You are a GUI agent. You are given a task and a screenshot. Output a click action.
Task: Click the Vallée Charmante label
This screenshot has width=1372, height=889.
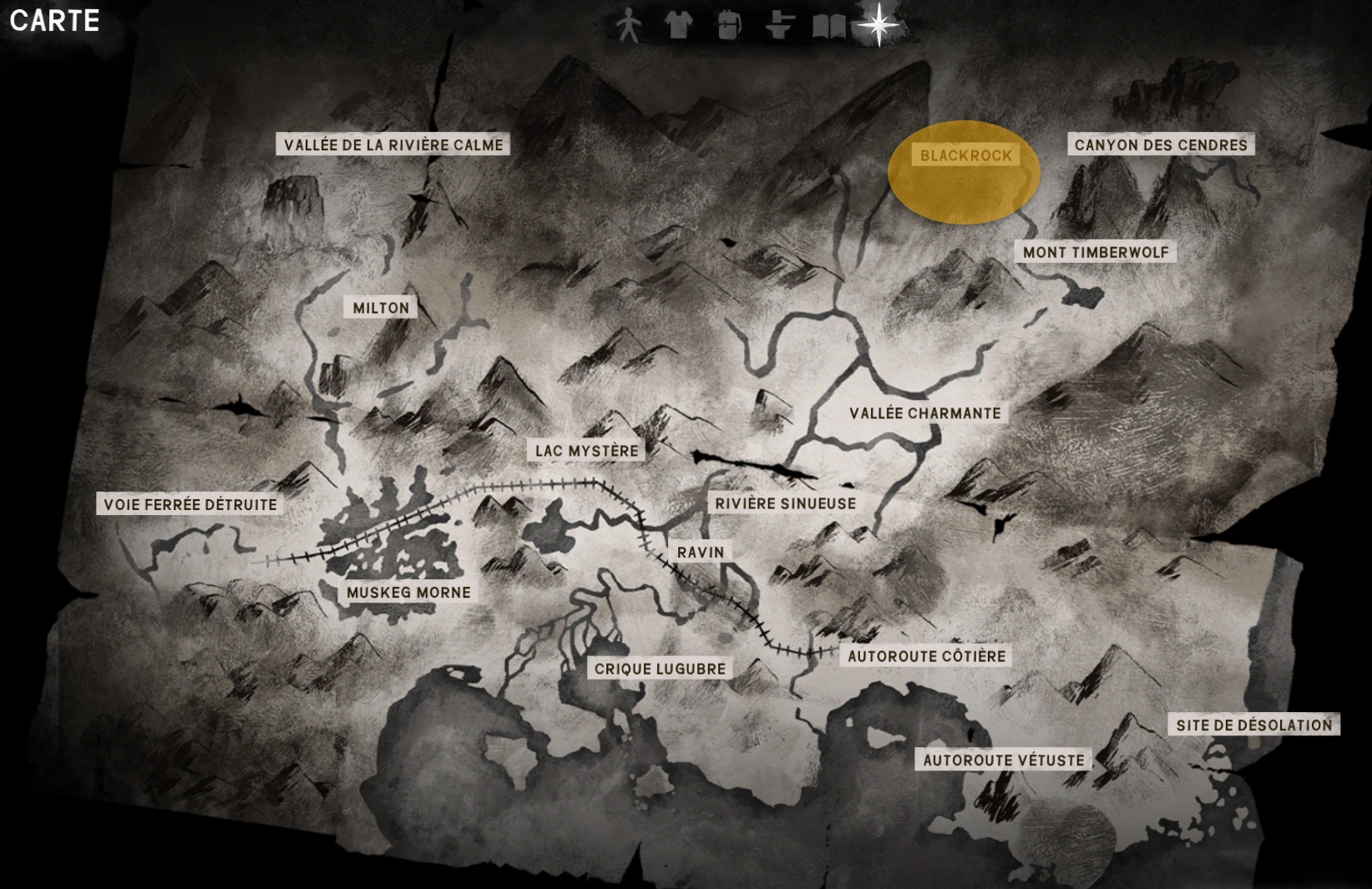pos(924,413)
